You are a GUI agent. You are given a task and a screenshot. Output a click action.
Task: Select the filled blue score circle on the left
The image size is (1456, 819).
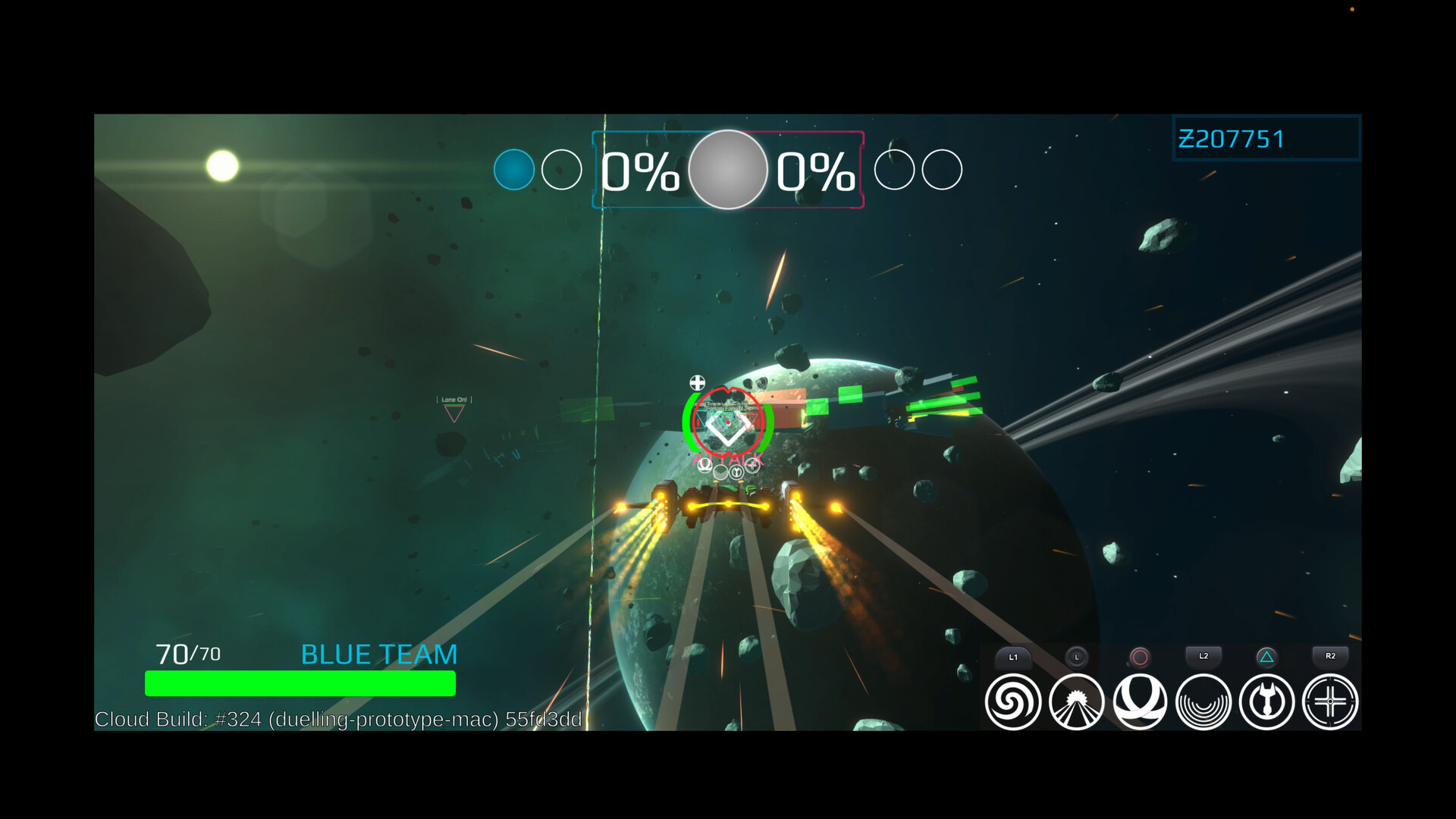tap(515, 170)
